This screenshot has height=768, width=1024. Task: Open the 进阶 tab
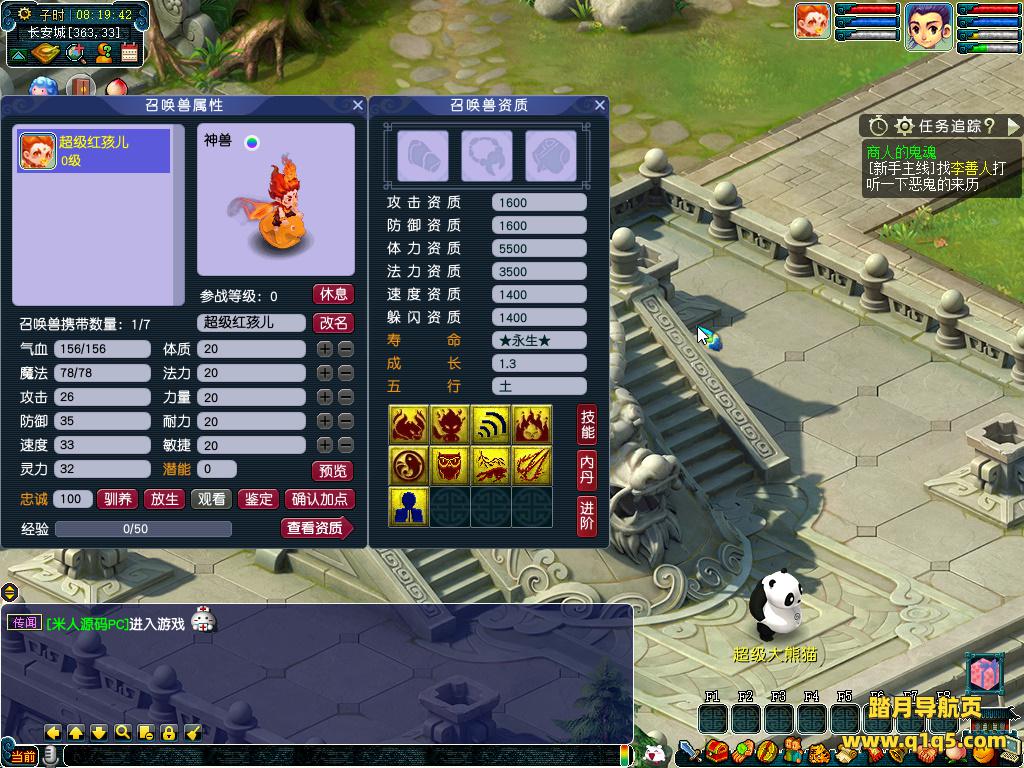click(587, 515)
